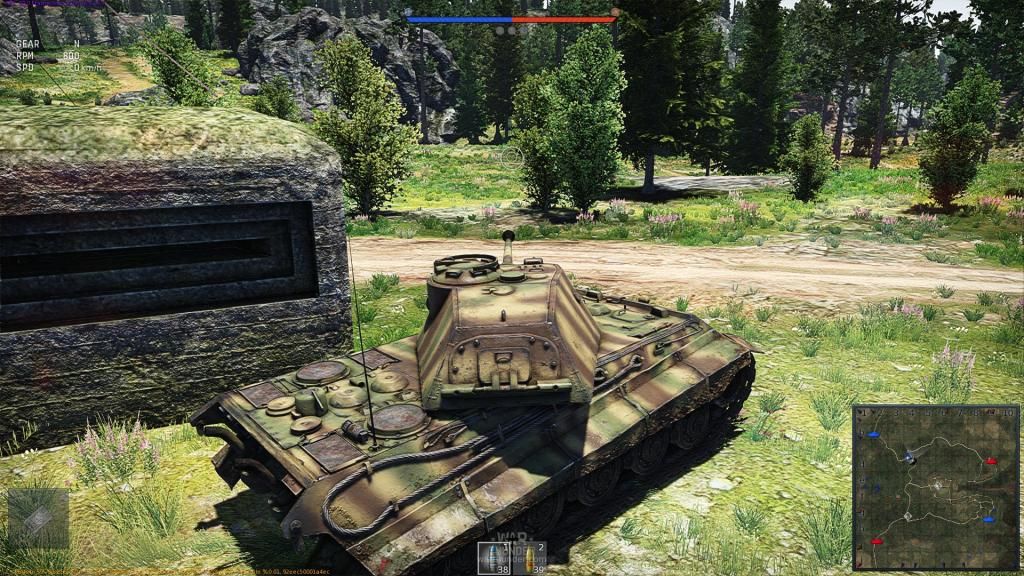Screen dimensions: 1024x576
Task: Select the blue-tipped shell with 38 rounds
Action: click(493, 558)
